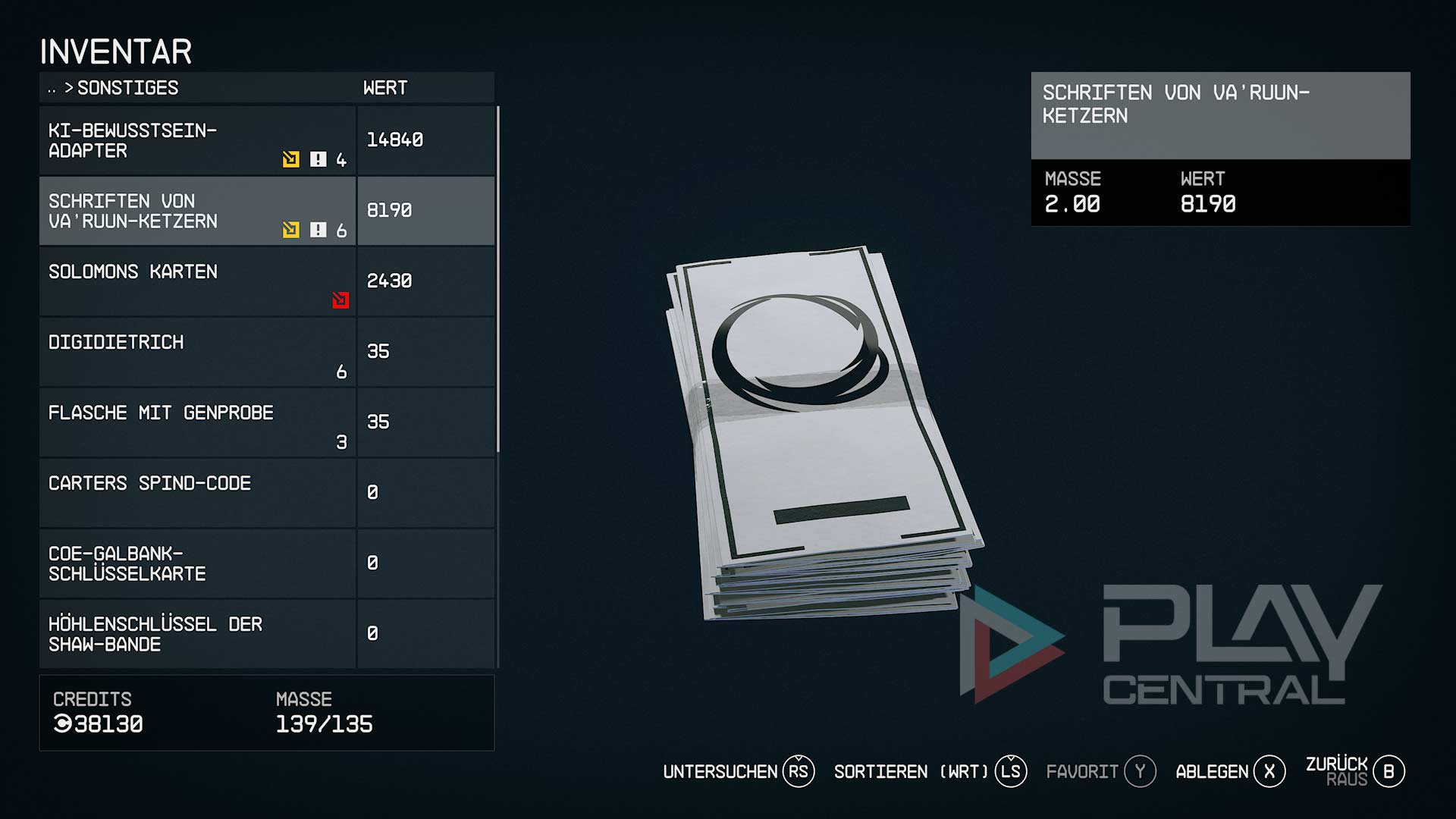
Task: Click the Untersuchen inspect option
Action: [x=738, y=772]
